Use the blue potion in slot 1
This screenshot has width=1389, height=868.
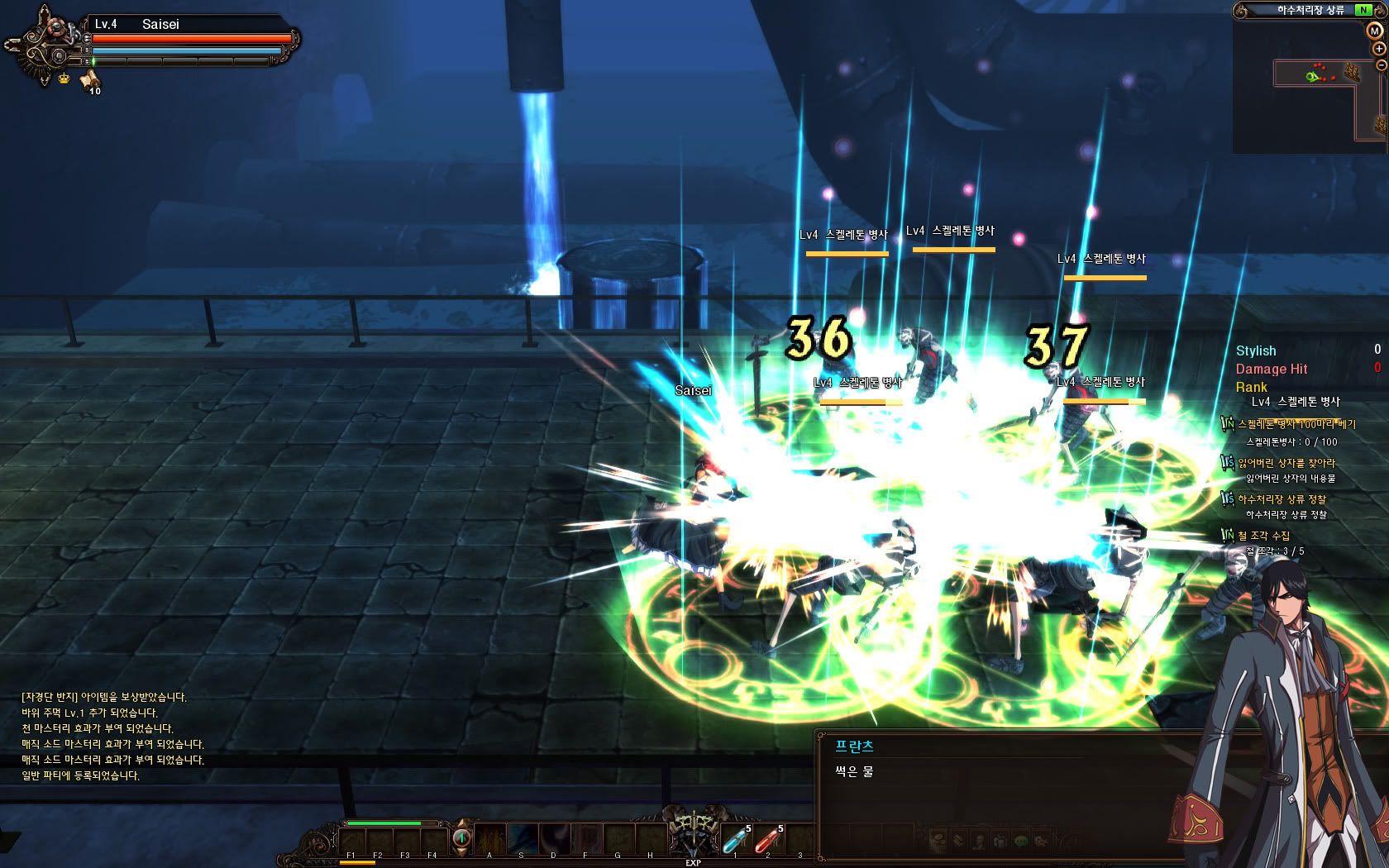pos(735,840)
